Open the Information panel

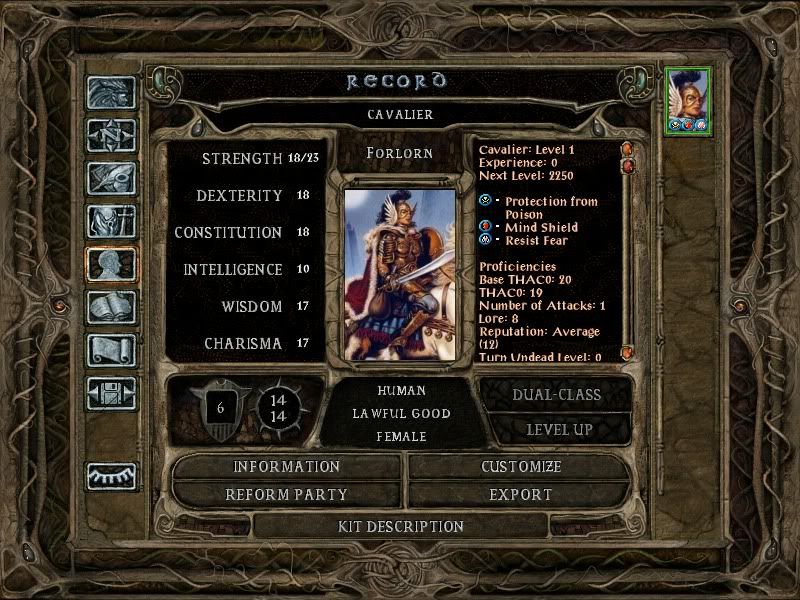287,467
